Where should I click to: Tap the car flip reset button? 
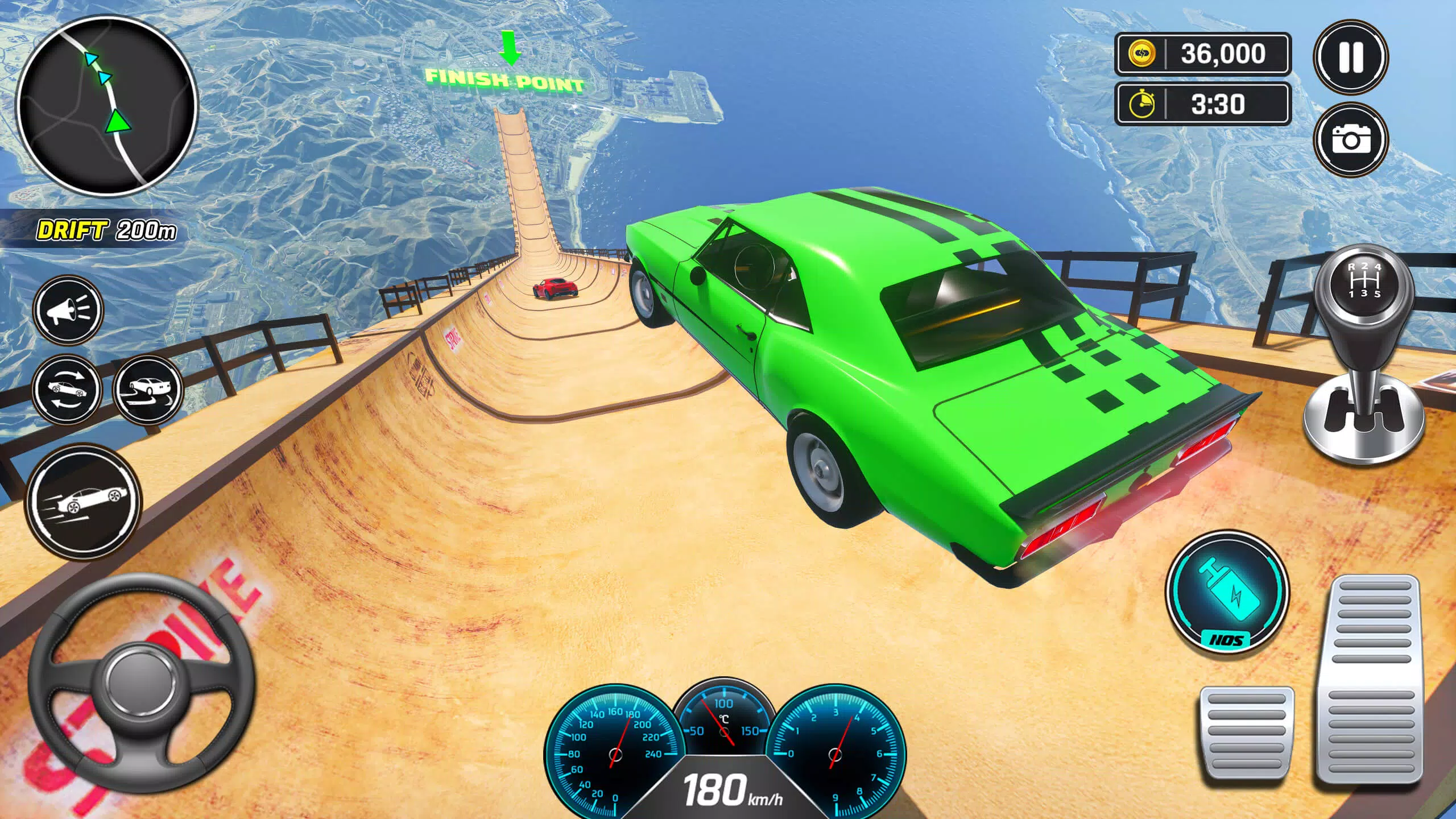pyautogui.click(x=67, y=390)
